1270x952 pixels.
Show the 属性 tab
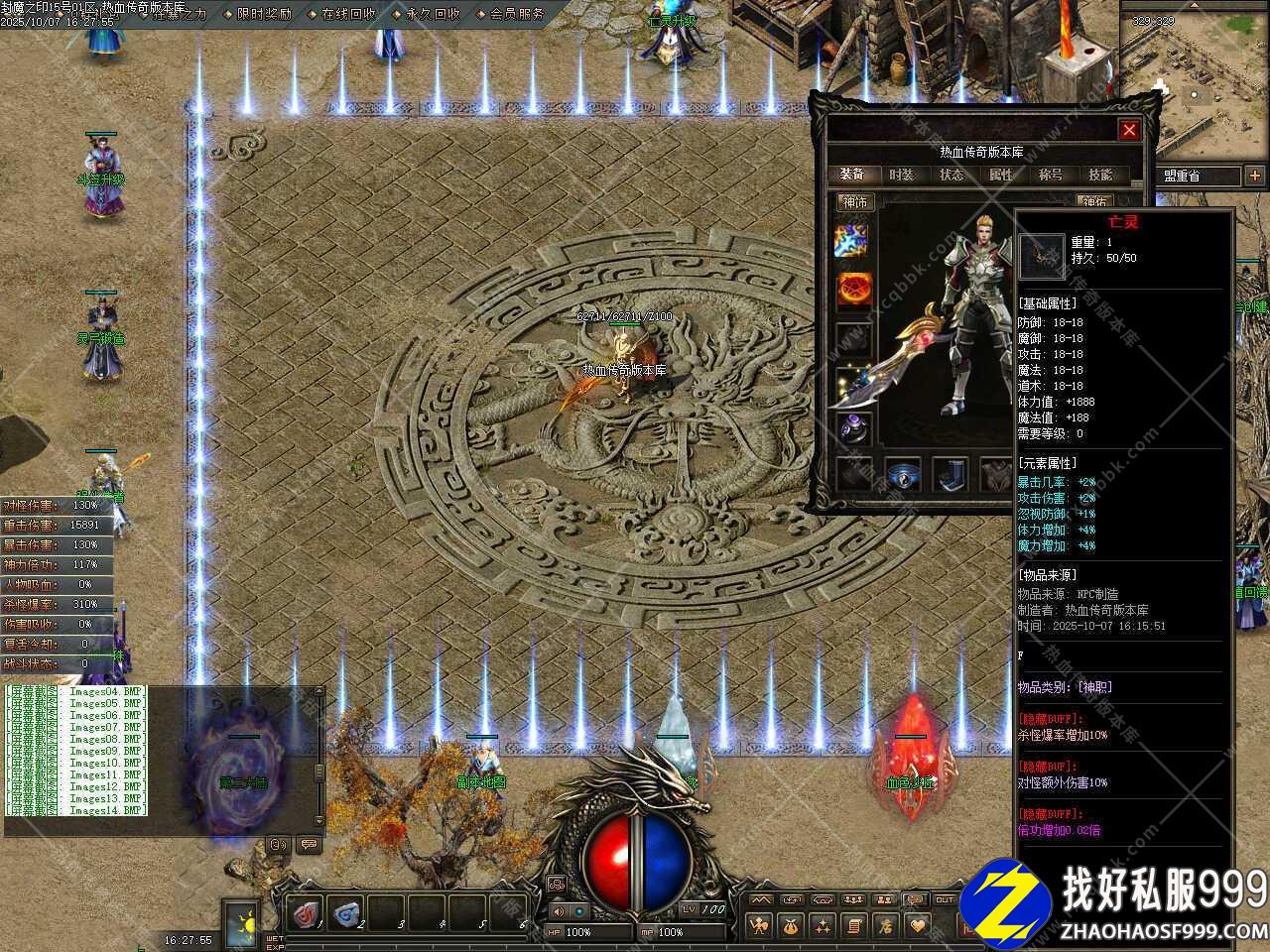point(1001,175)
